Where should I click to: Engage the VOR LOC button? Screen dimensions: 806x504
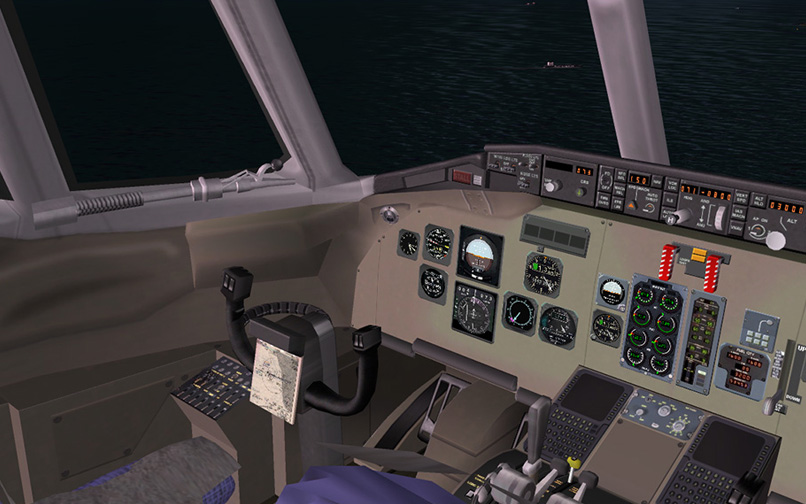click(x=672, y=185)
